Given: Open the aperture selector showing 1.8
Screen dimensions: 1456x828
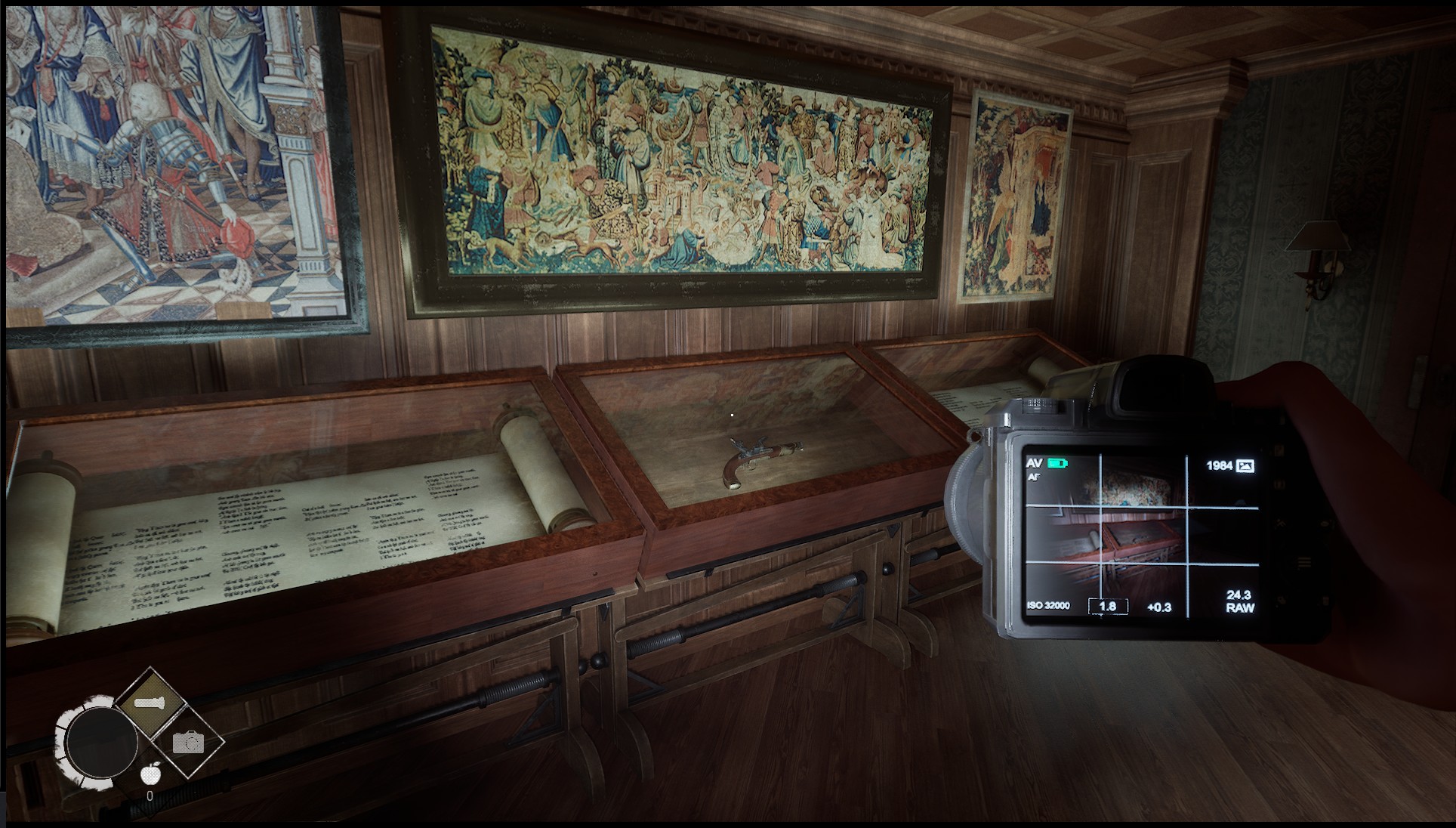Looking at the screenshot, I should tap(1107, 607).
